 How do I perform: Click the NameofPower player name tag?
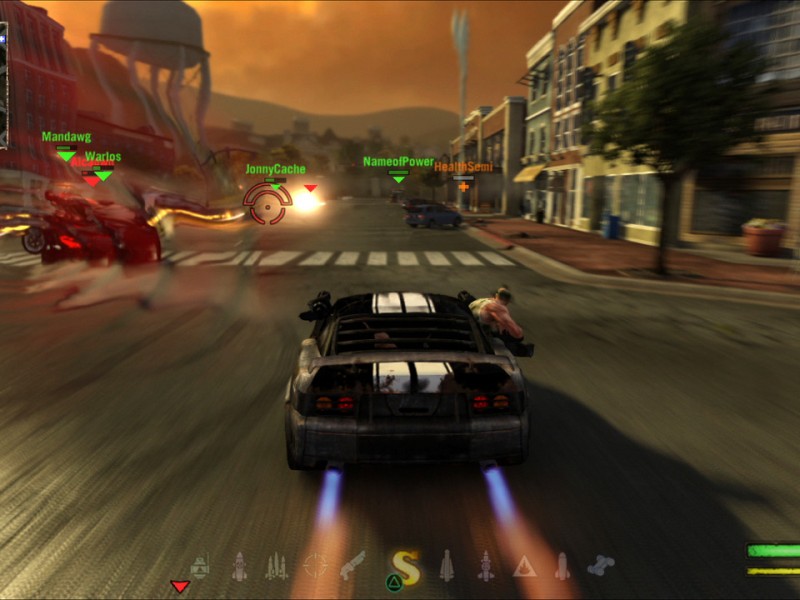tap(398, 161)
